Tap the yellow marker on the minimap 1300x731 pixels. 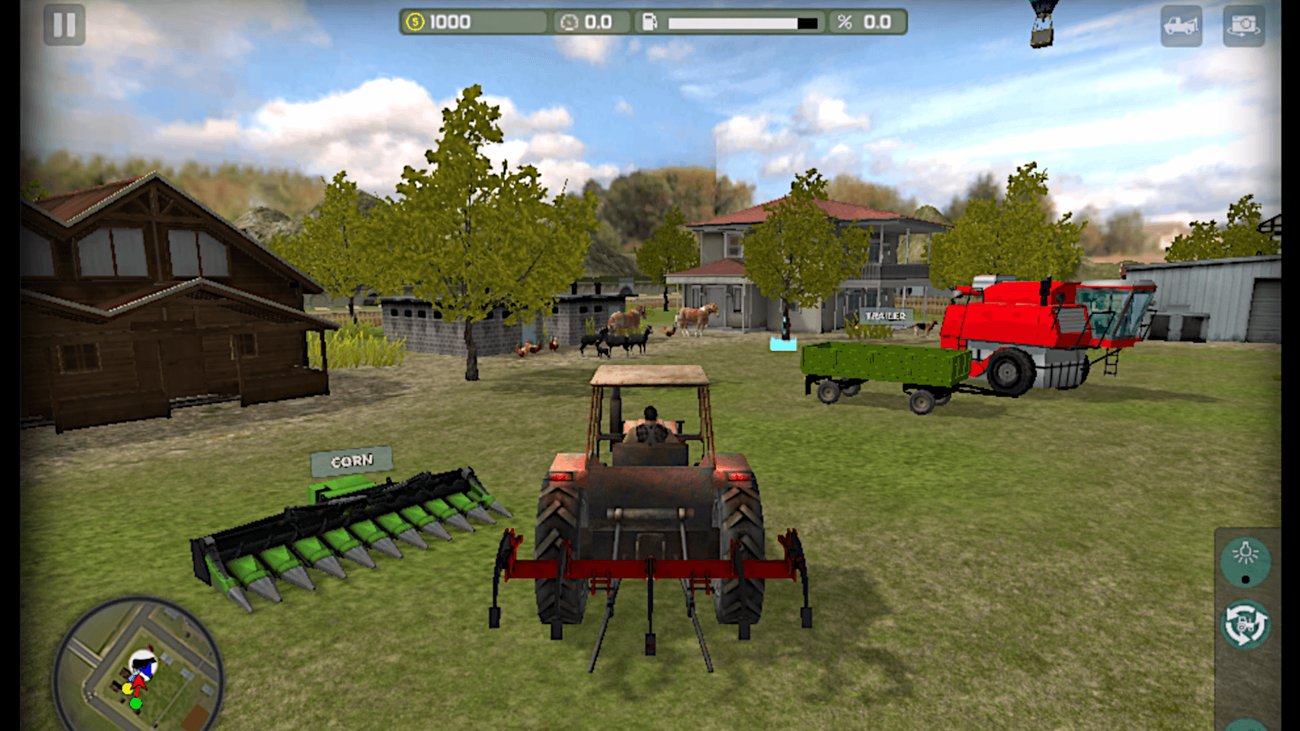point(127,688)
